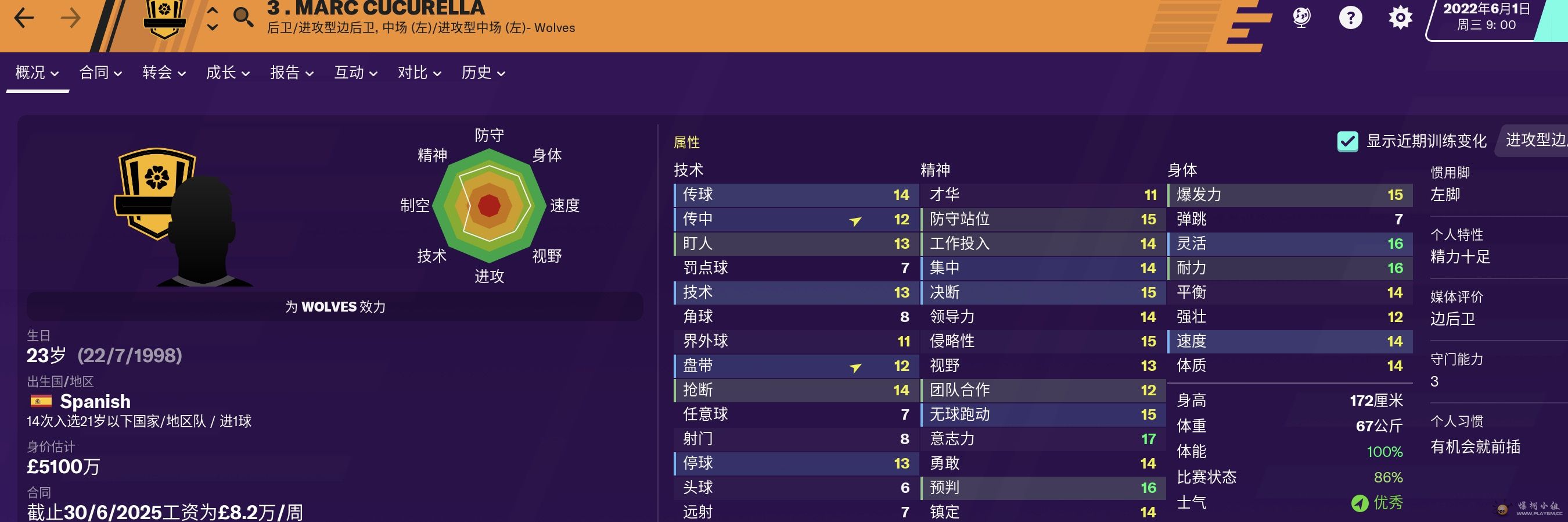Go back to the previous screen
Image resolution: width=1568 pixels, height=522 pixels.
(x=24, y=17)
